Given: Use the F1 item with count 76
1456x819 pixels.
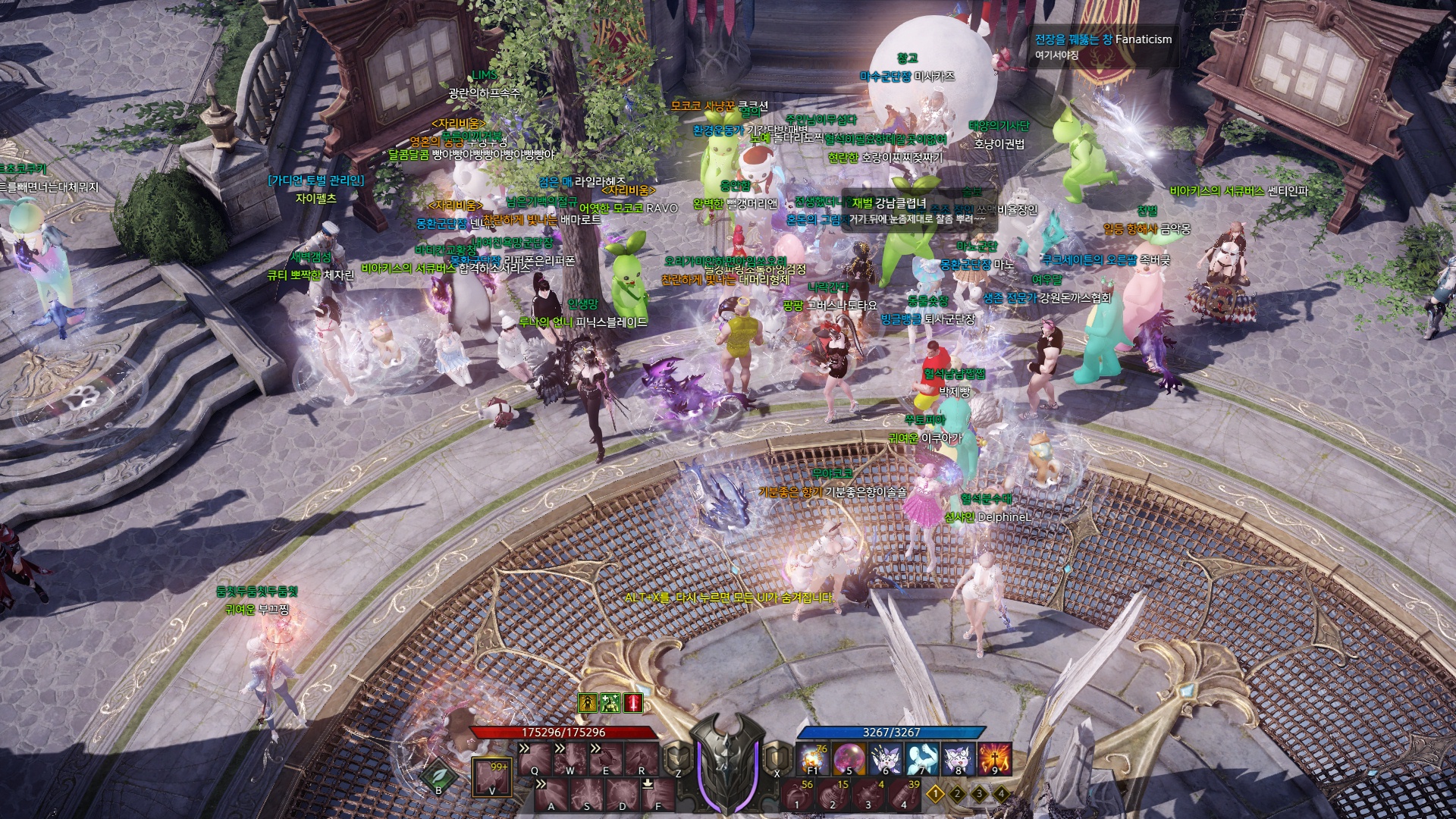Looking at the screenshot, I should [x=812, y=759].
